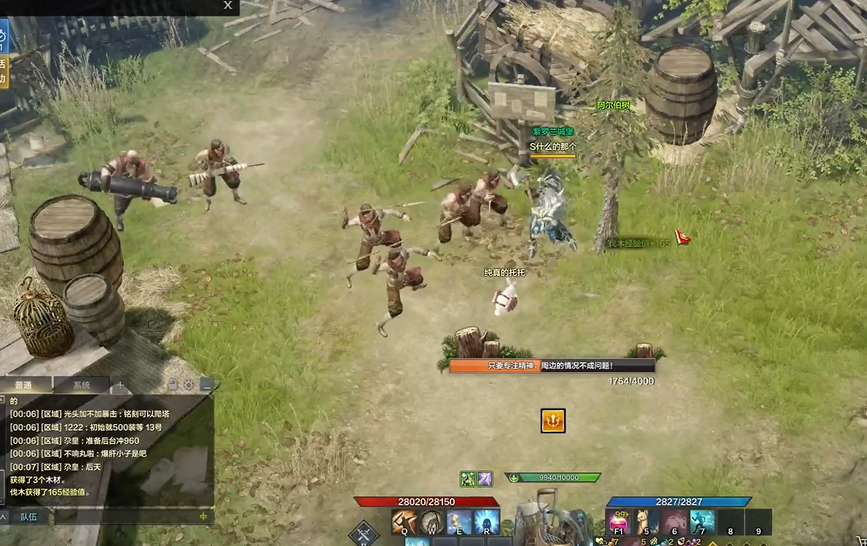Open chat settings gear icon
867x546 pixels.
click(188, 385)
